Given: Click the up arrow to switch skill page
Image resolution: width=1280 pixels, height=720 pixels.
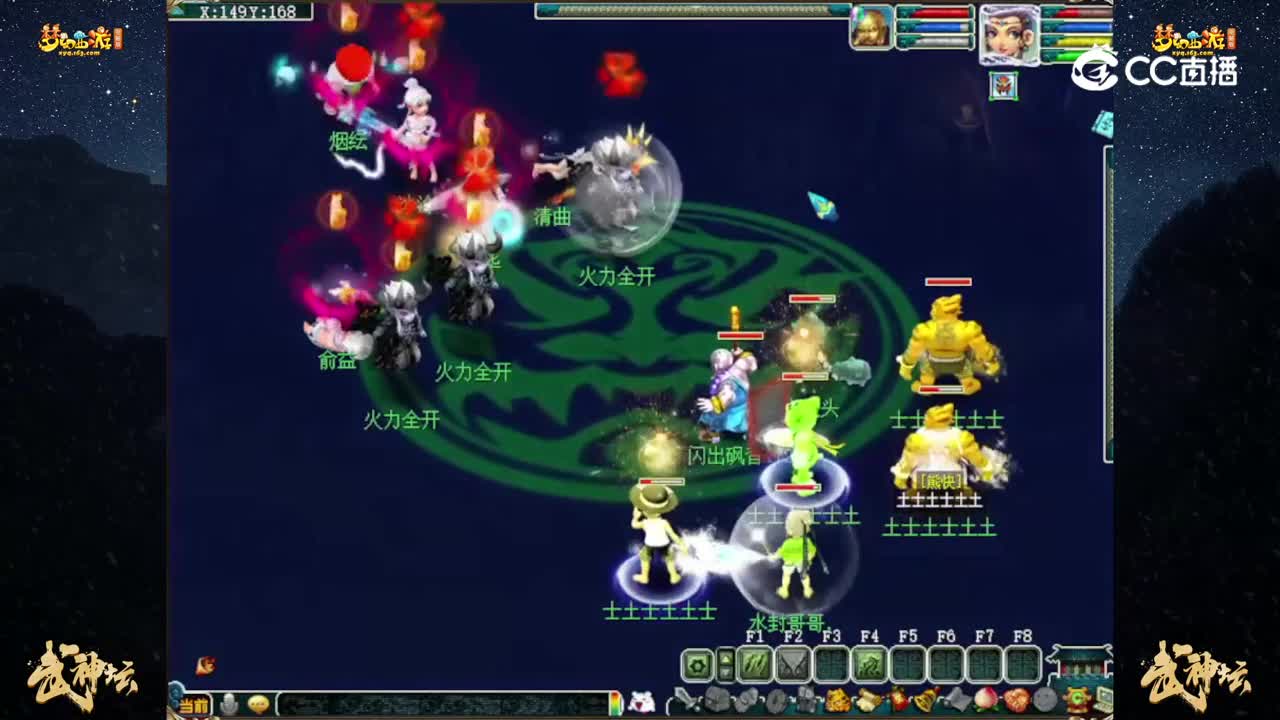Looking at the screenshot, I should 725,656.
